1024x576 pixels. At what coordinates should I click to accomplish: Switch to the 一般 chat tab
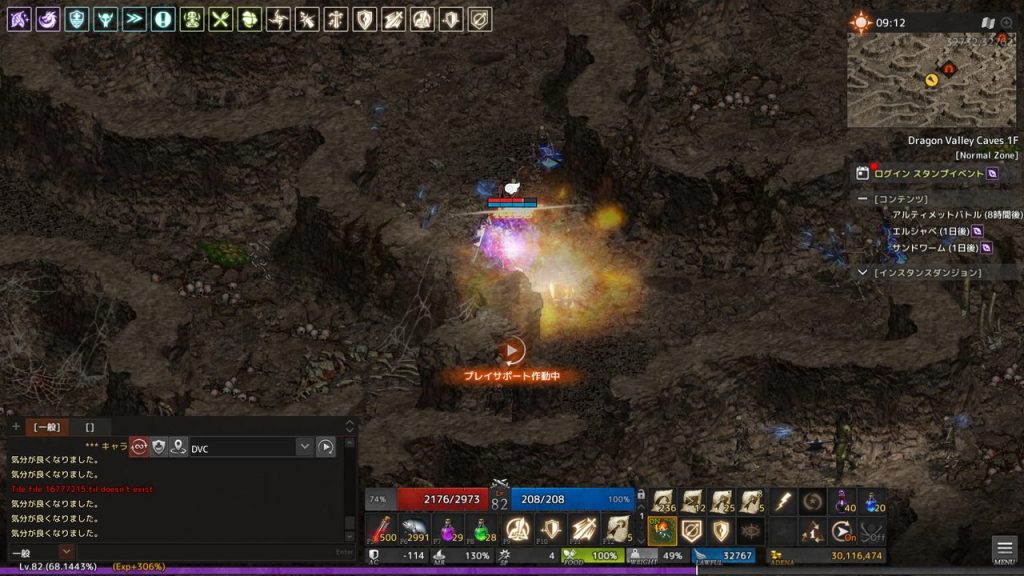coord(46,427)
